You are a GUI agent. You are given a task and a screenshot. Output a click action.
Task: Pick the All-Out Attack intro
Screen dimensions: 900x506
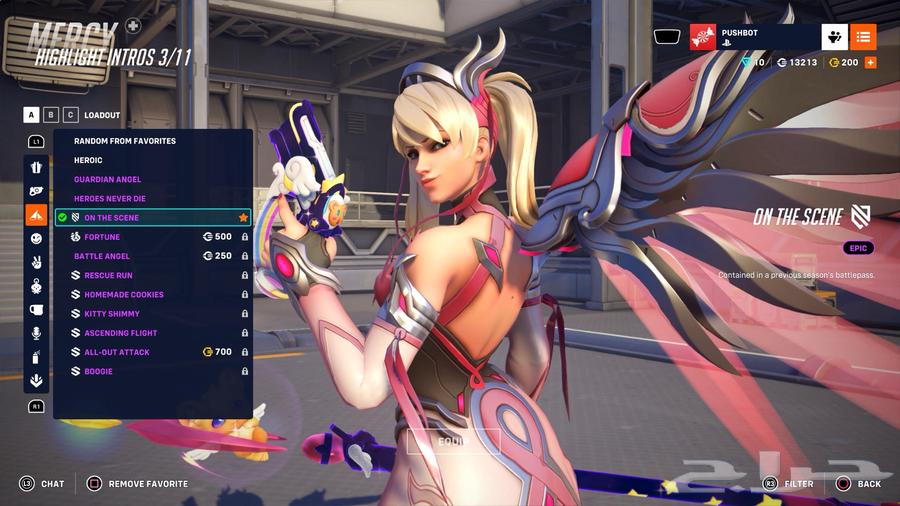[x=117, y=352]
